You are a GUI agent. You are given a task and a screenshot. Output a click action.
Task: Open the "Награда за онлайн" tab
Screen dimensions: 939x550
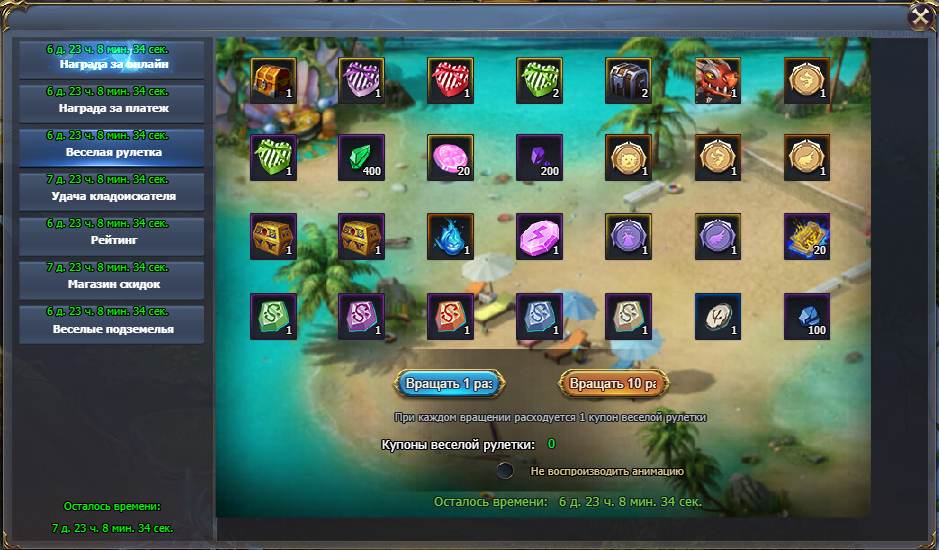[x=112, y=59]
